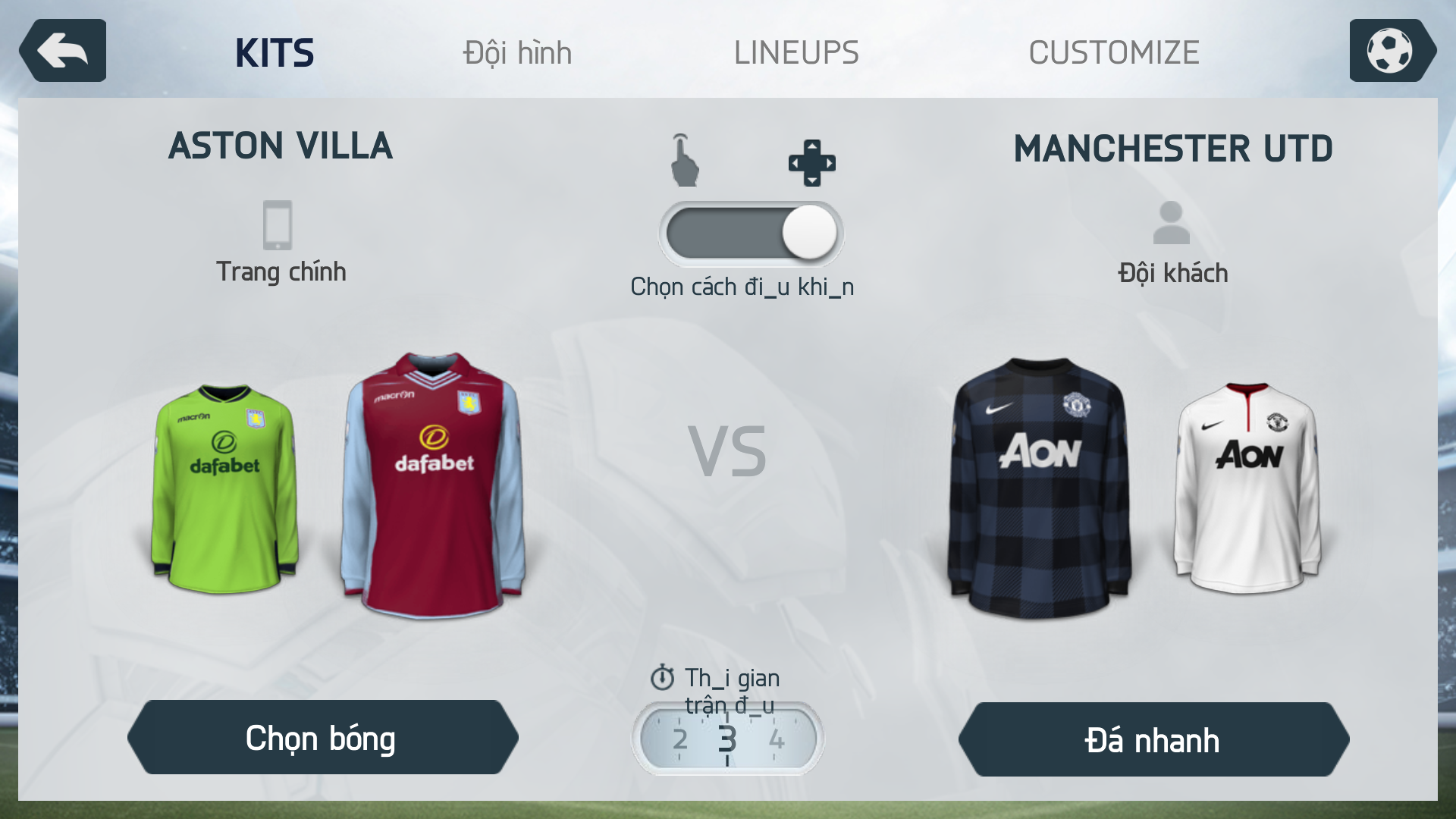This screenshot has height=819, width=1456.
Task: Start the match with Đá nhanh
Action: coord(1153,740)
